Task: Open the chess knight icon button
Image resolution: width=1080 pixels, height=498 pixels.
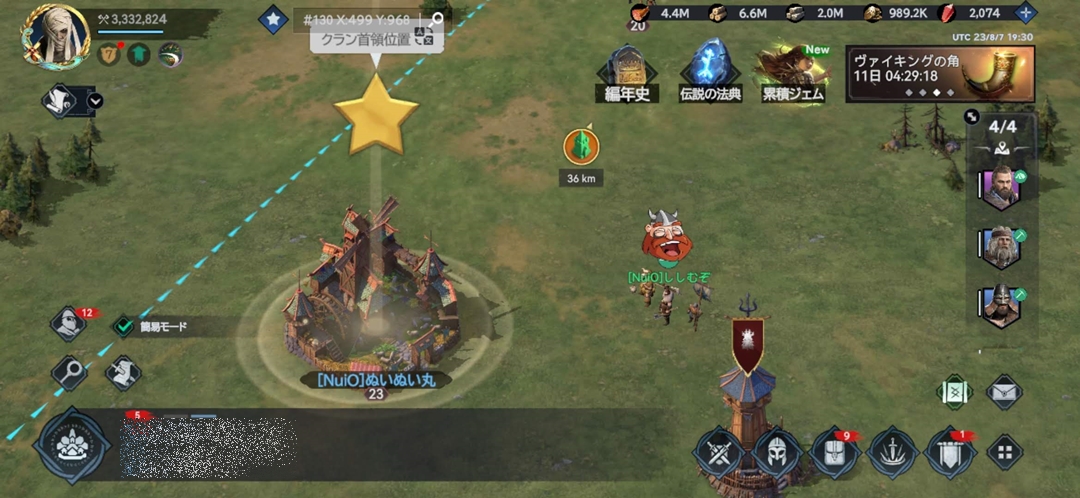Action: [x=122, y=372]
